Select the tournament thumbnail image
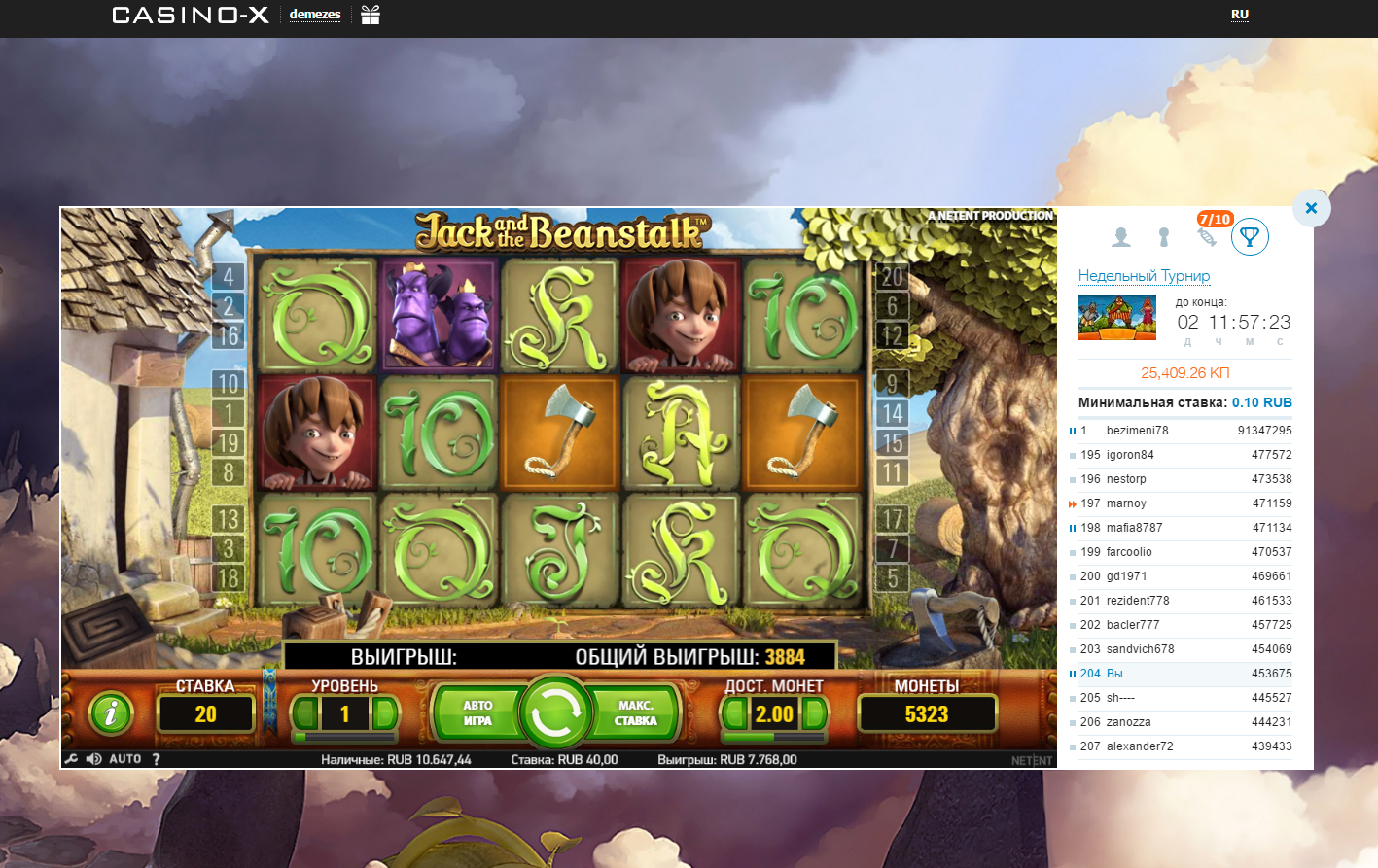Image resolution: width=1378 pixels, height=868 pixels. [x=1116, y=318]
